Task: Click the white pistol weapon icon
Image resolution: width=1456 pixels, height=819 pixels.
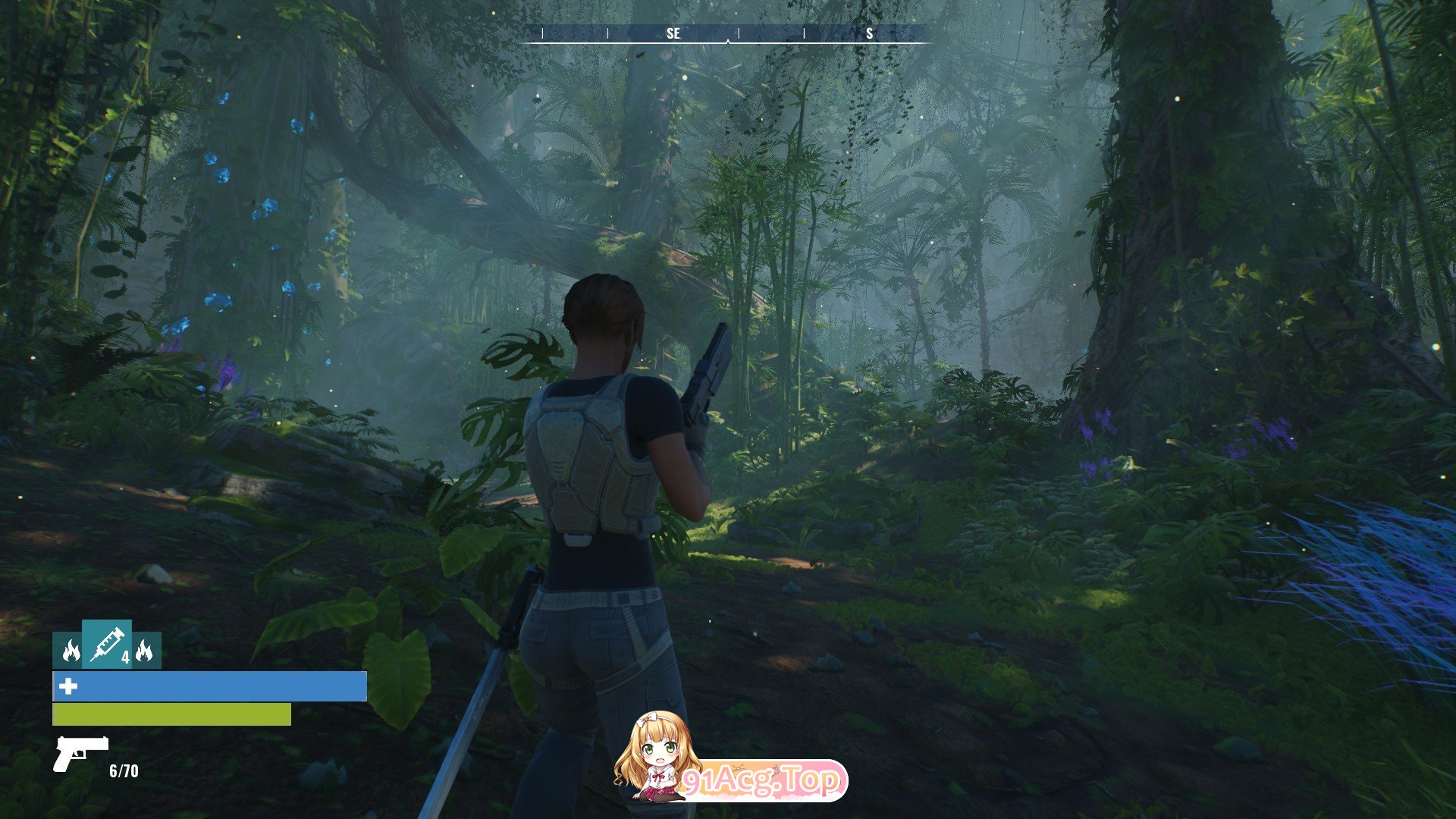Action: [x=80, y=752]
